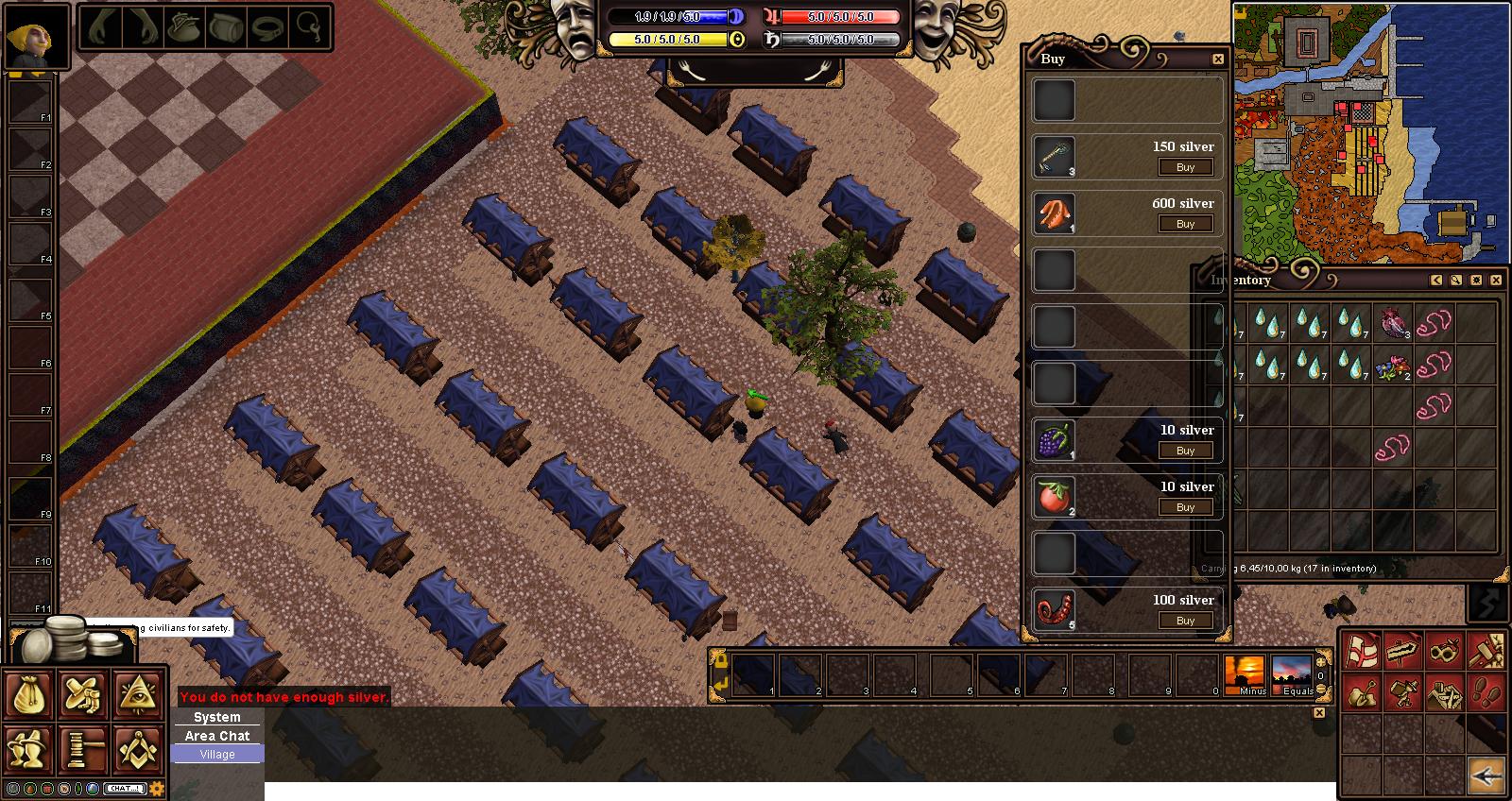Click the gavel icon button

click(84, 750)
